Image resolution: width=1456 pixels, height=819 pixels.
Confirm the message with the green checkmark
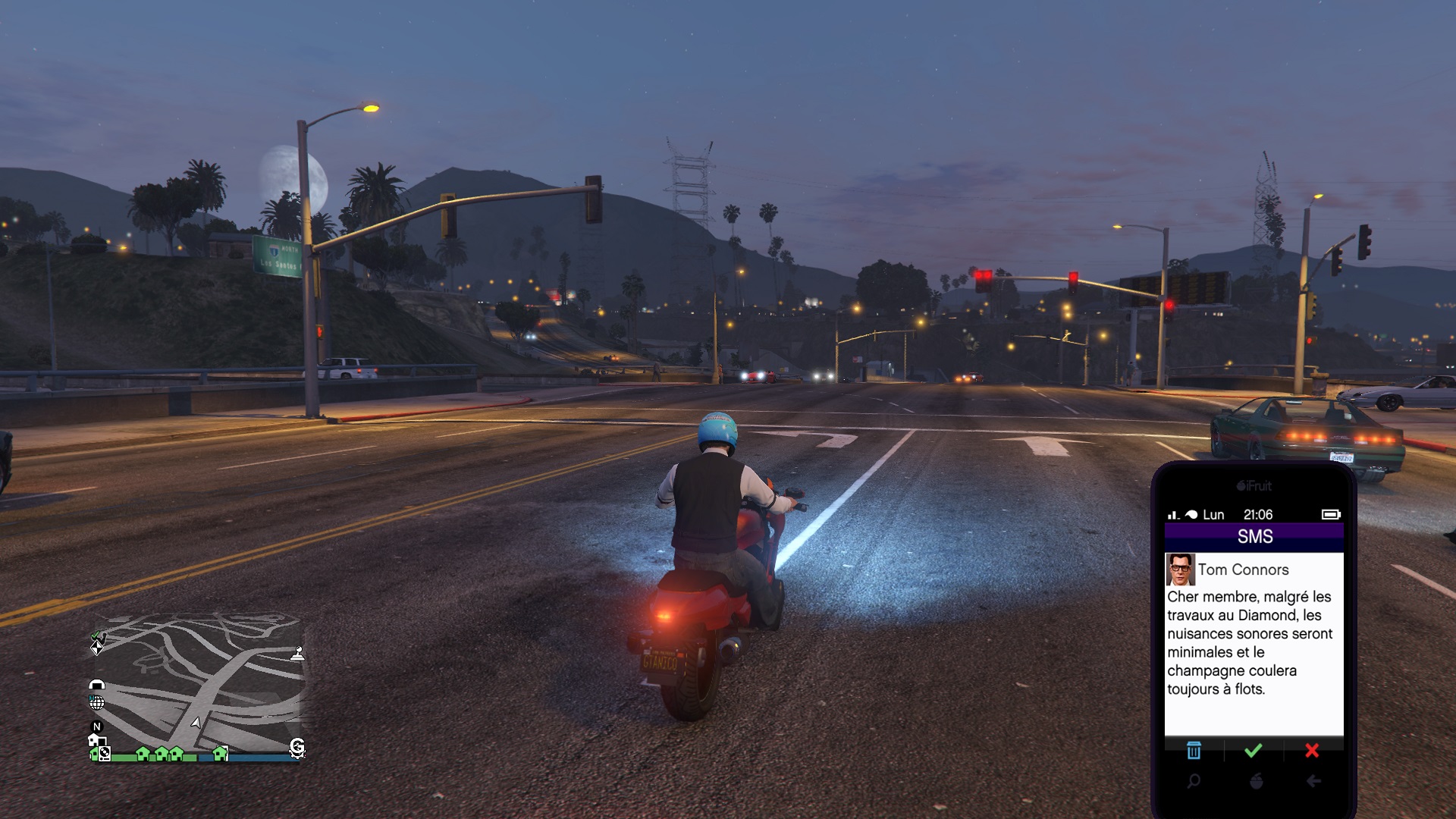1254,751
